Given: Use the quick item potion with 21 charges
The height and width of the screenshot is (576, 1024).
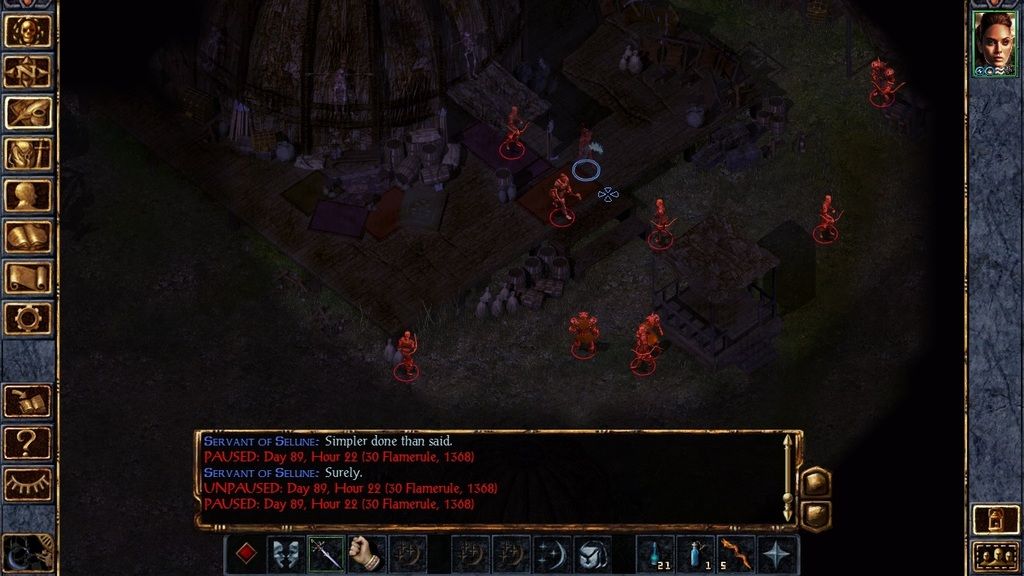Looking at the screenshot, I should tap(655, 554).
